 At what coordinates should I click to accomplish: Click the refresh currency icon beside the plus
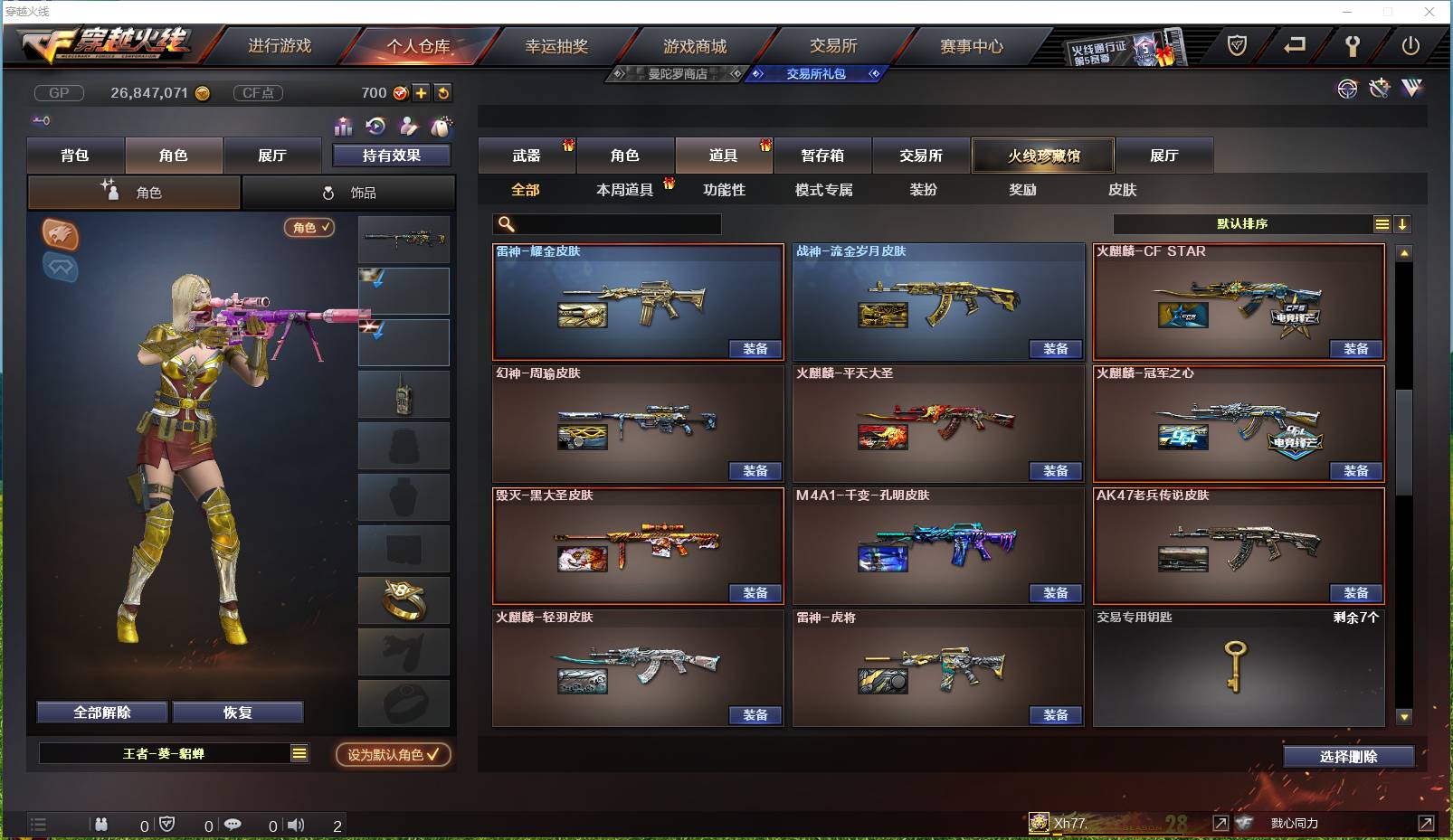(x=443, y=92)
